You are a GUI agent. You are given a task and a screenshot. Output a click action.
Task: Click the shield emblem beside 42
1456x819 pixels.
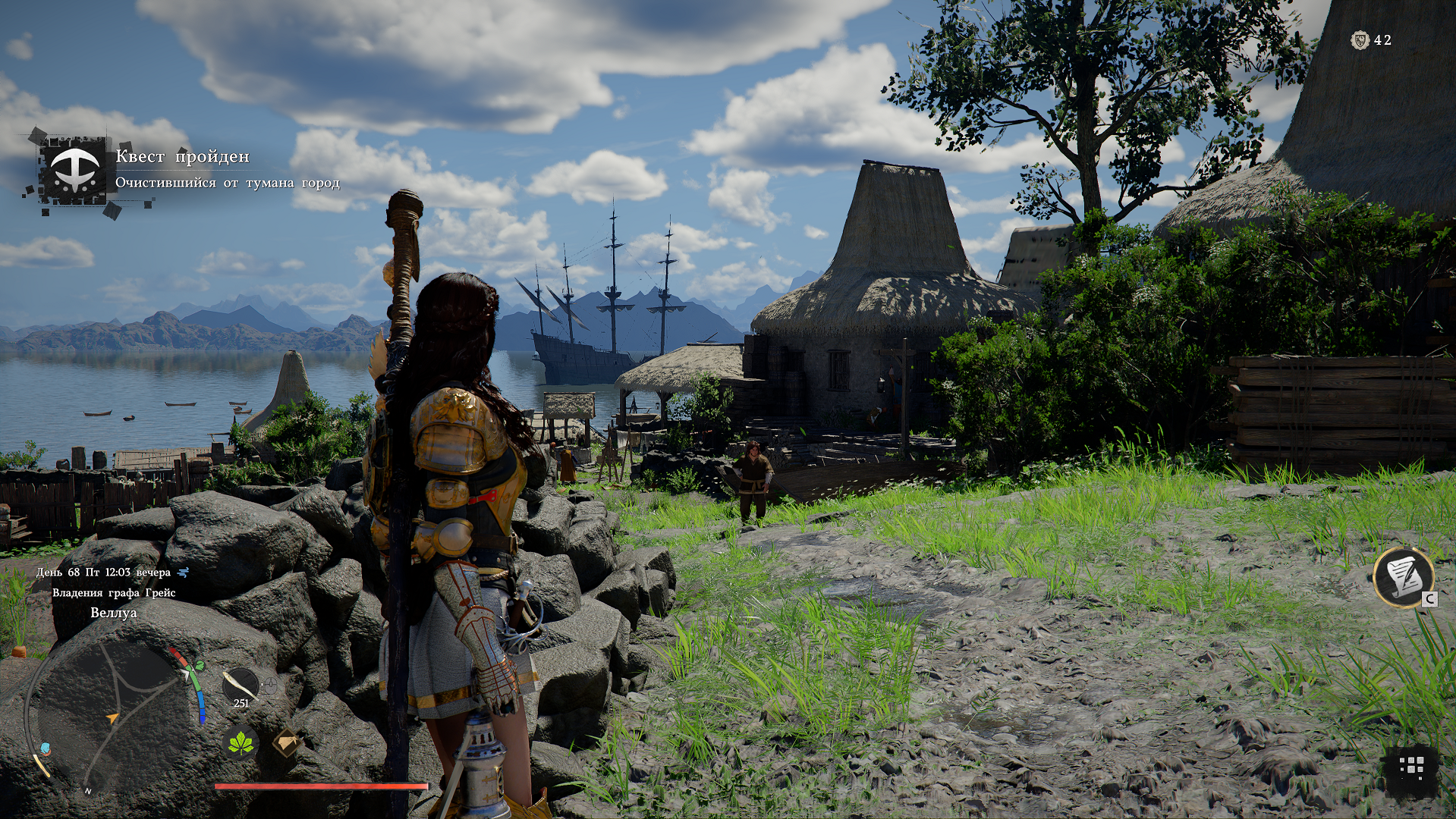point(1360,40)
